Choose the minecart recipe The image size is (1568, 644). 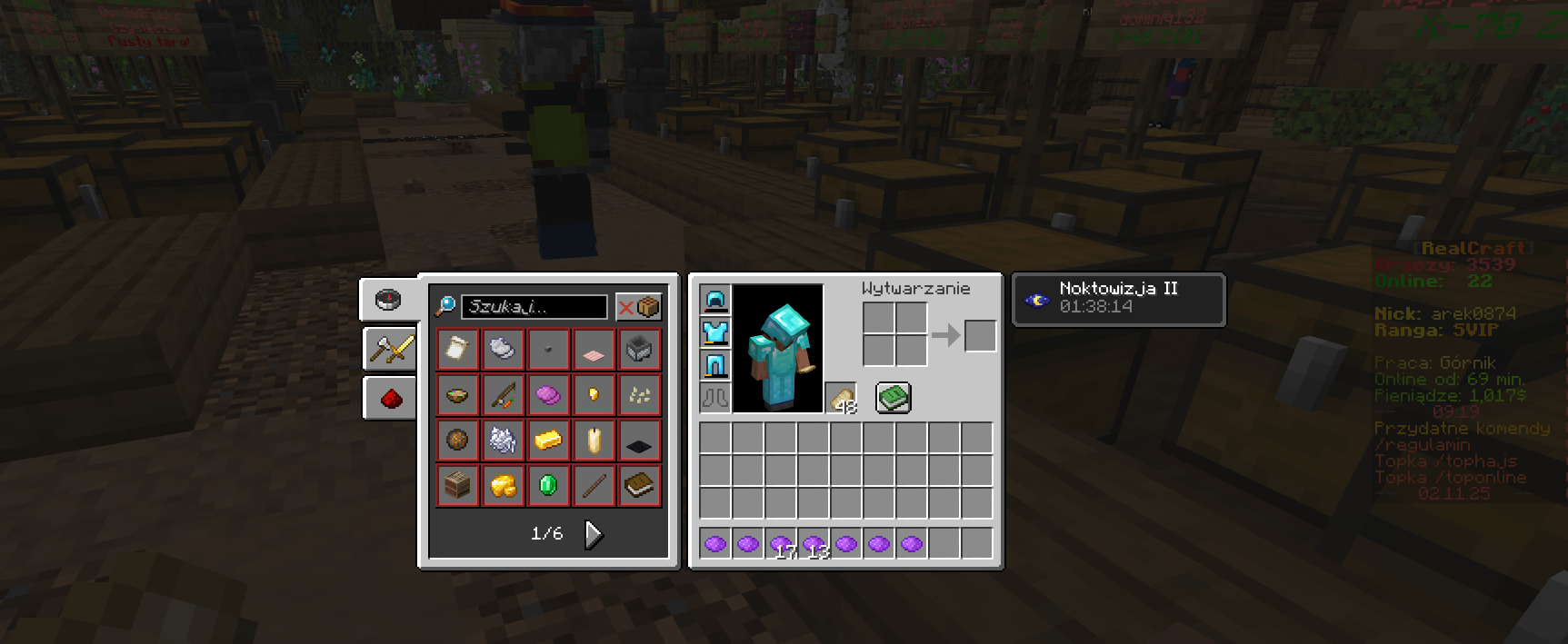[639, 349]
